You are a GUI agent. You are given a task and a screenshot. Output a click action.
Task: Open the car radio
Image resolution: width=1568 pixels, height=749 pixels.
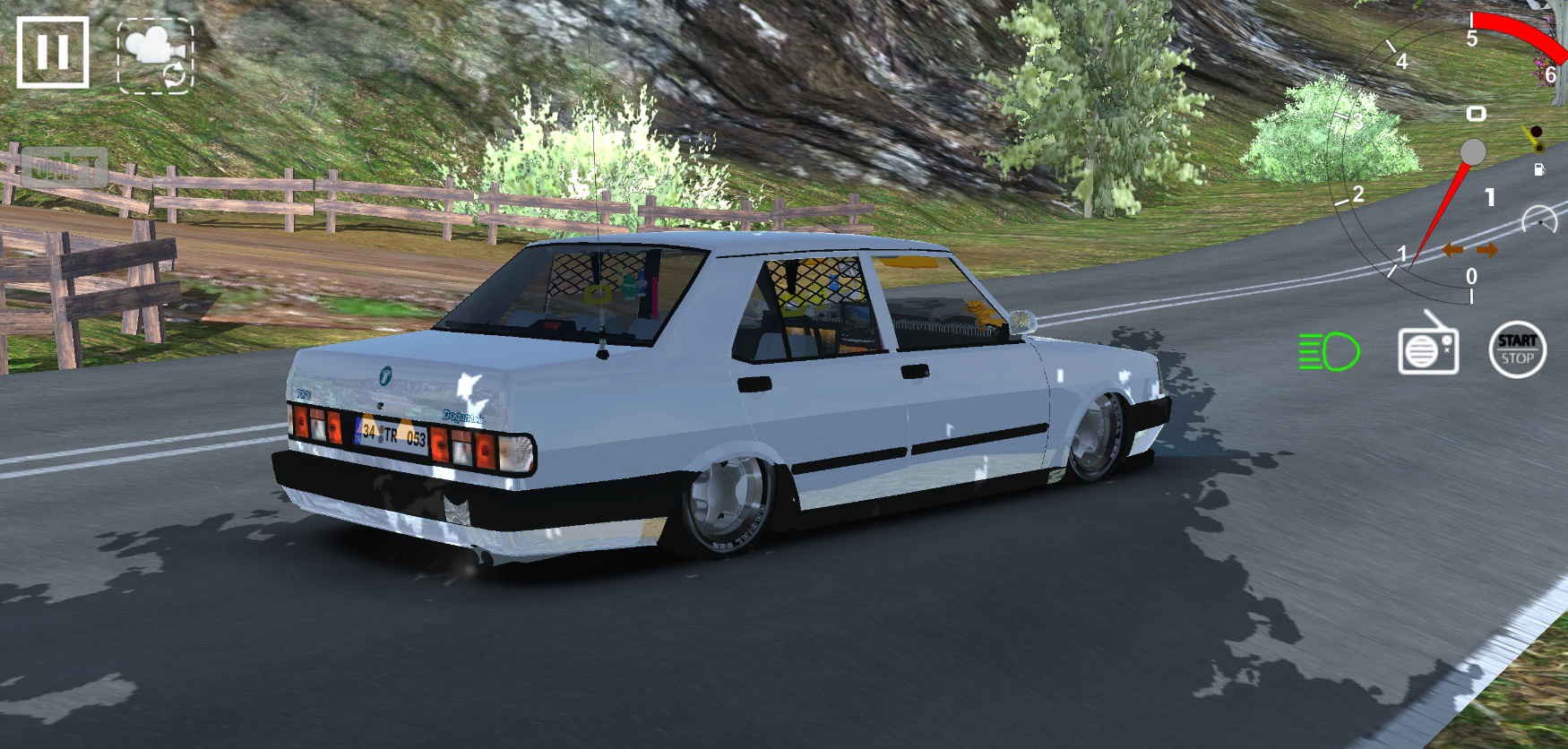click(x=1427, y=351)
